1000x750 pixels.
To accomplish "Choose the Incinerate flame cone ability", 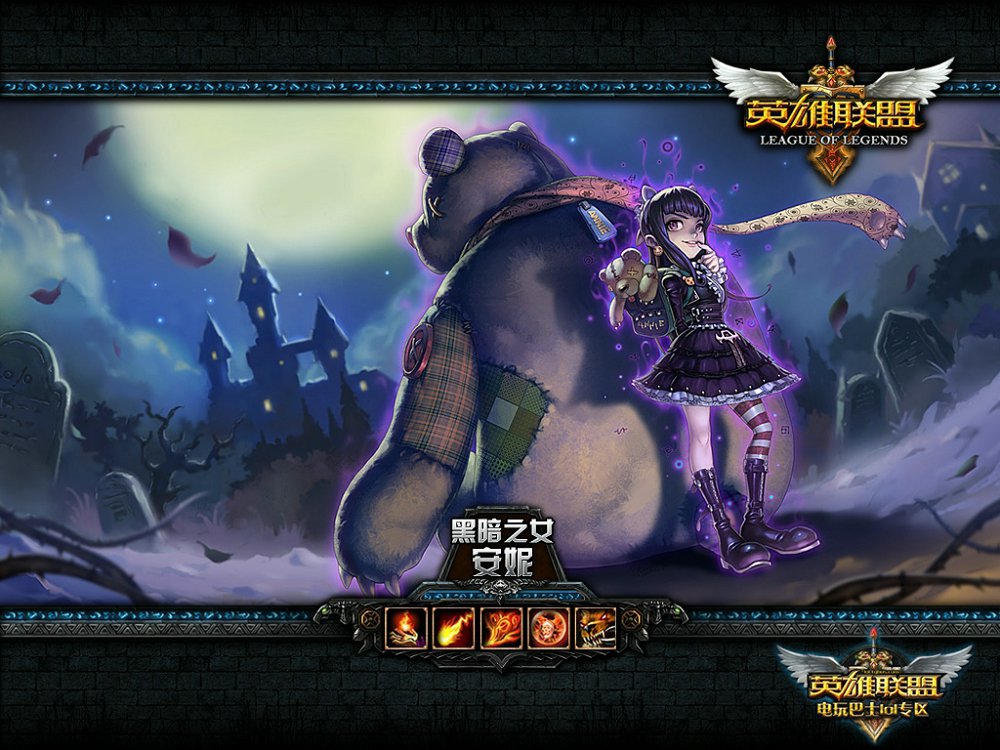I will click(502, 627).
